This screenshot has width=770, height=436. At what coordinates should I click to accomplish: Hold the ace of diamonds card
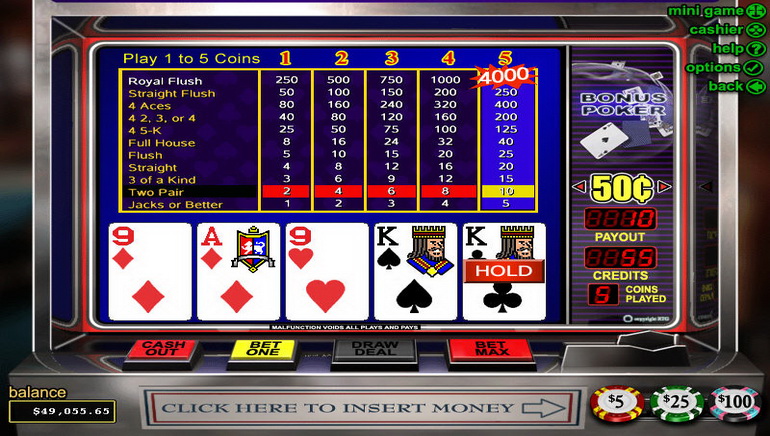(236, 271)
